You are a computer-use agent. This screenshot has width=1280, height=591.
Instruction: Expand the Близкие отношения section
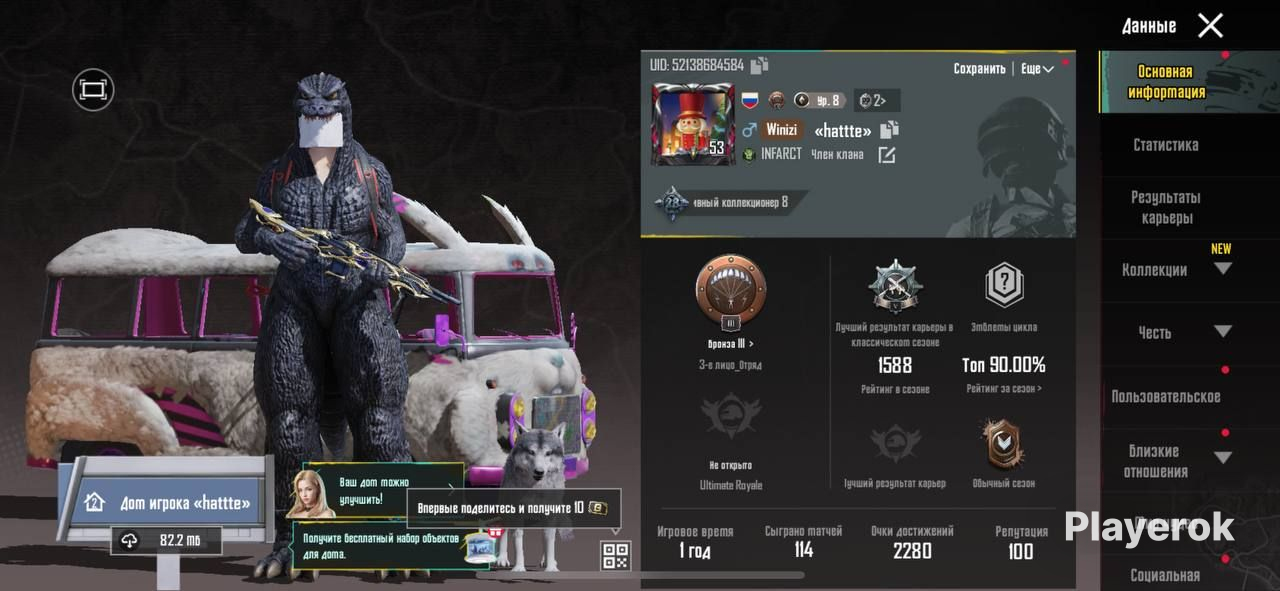click(1222, 458)
